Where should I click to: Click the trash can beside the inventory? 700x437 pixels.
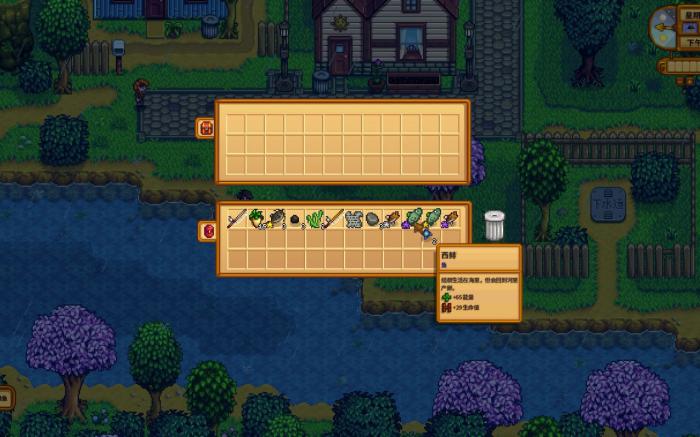coord(494,225)
